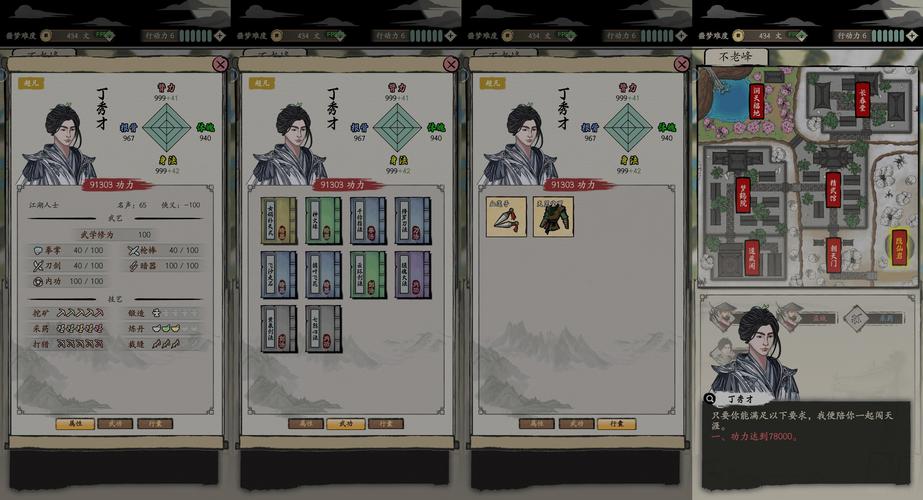
Task: Click the magnifier icon beside 丁秀才's name
Action: click(711, 399)
